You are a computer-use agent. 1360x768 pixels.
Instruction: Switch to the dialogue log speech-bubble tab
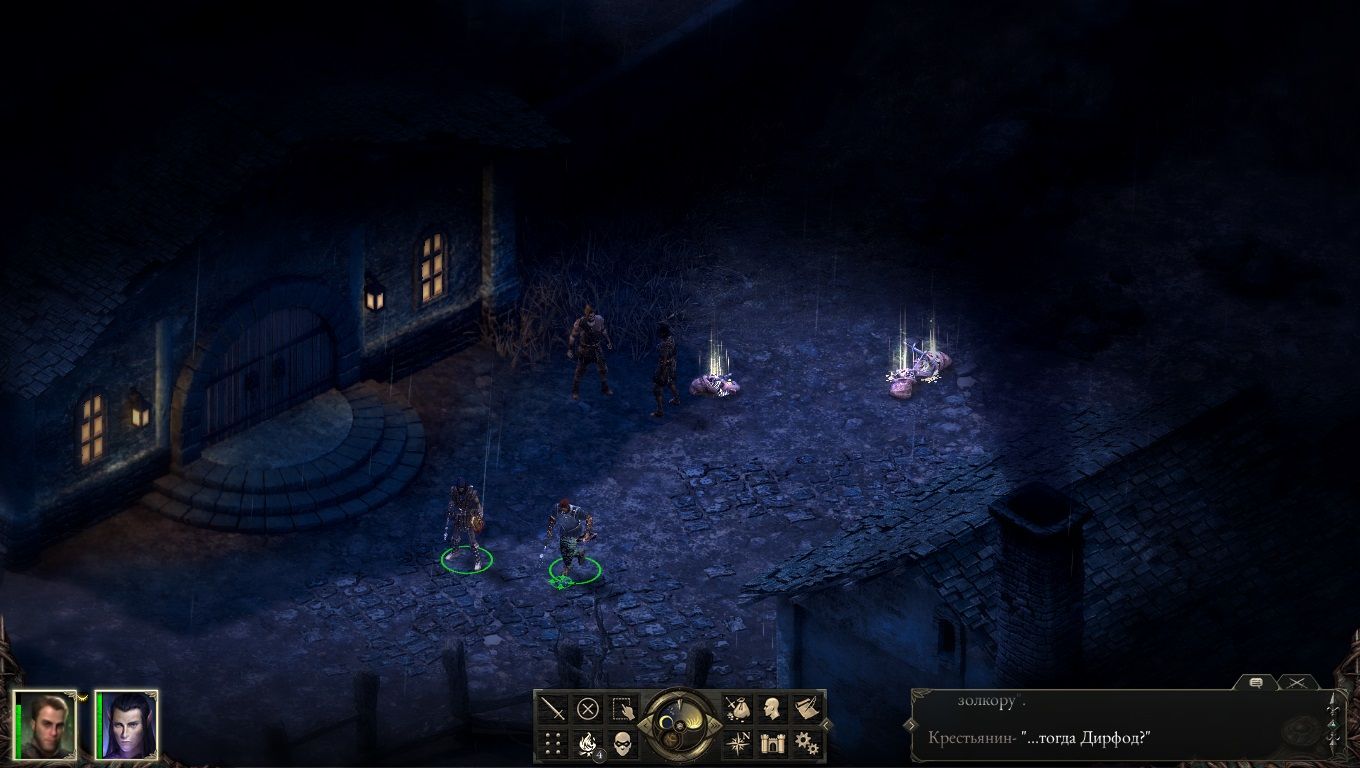coord(1257,682)
